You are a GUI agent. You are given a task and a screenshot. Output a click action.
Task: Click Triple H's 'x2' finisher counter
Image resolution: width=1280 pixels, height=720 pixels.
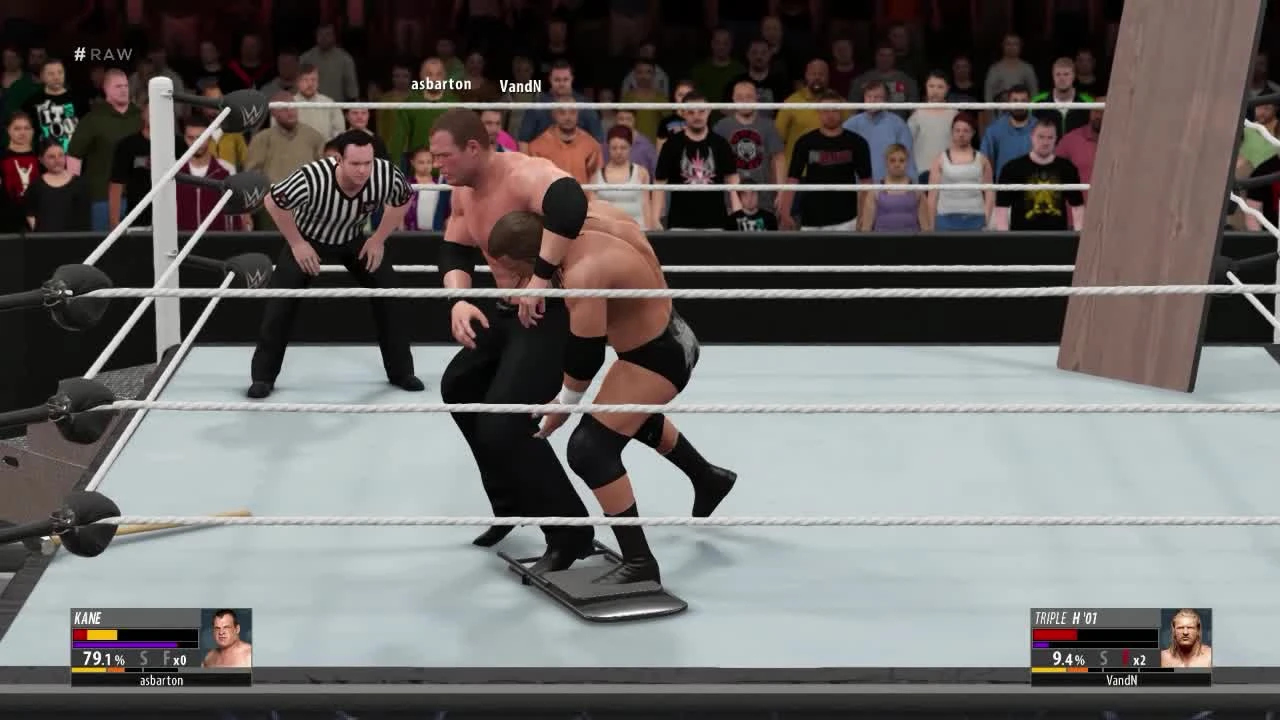coord(1140,659)
